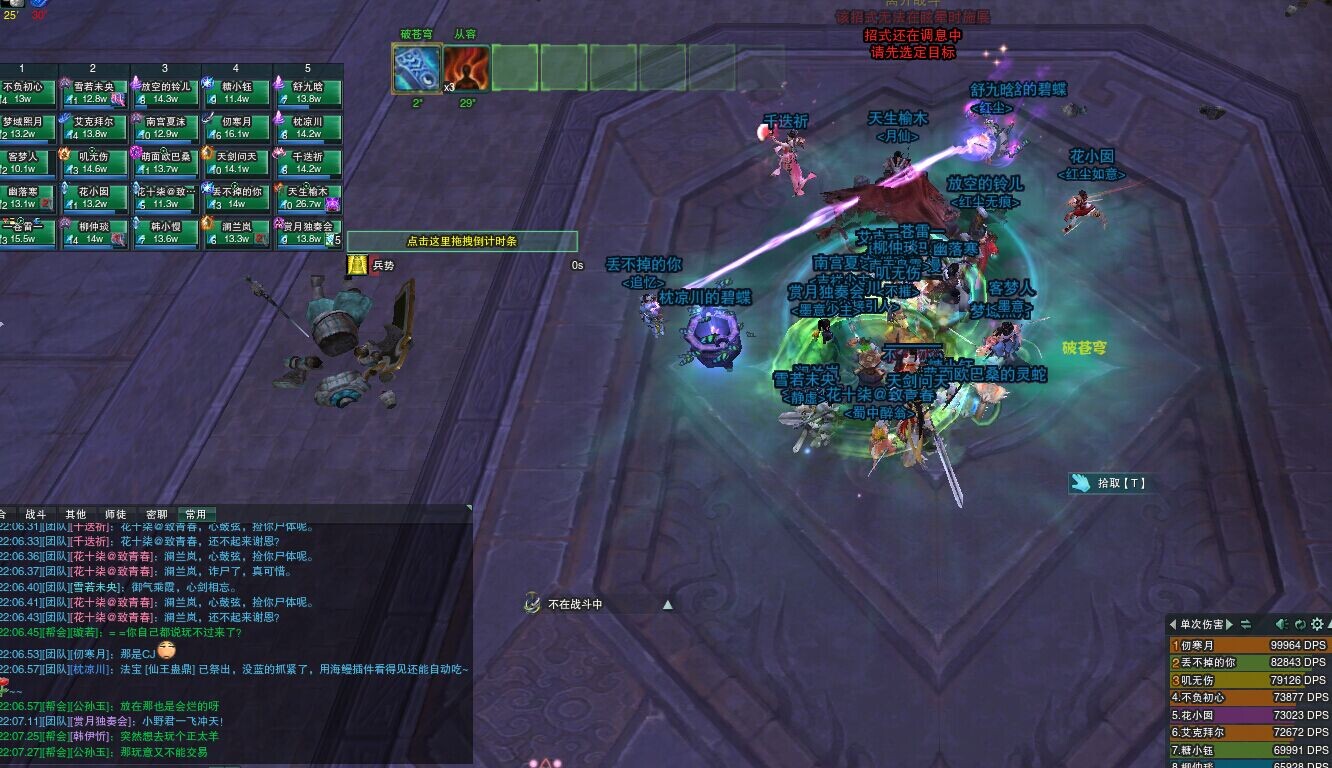Open the 其他 chat tab

(x=76, y=514)
